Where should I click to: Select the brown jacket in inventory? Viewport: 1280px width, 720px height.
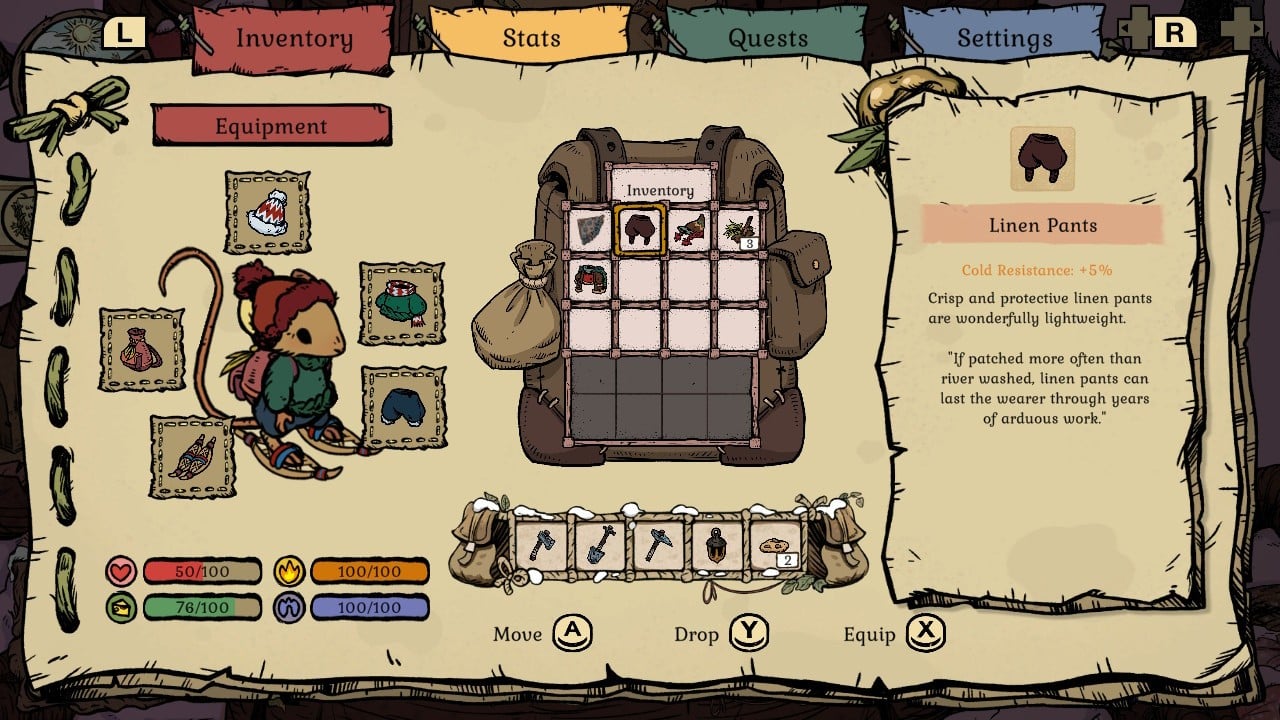(590, 278)
